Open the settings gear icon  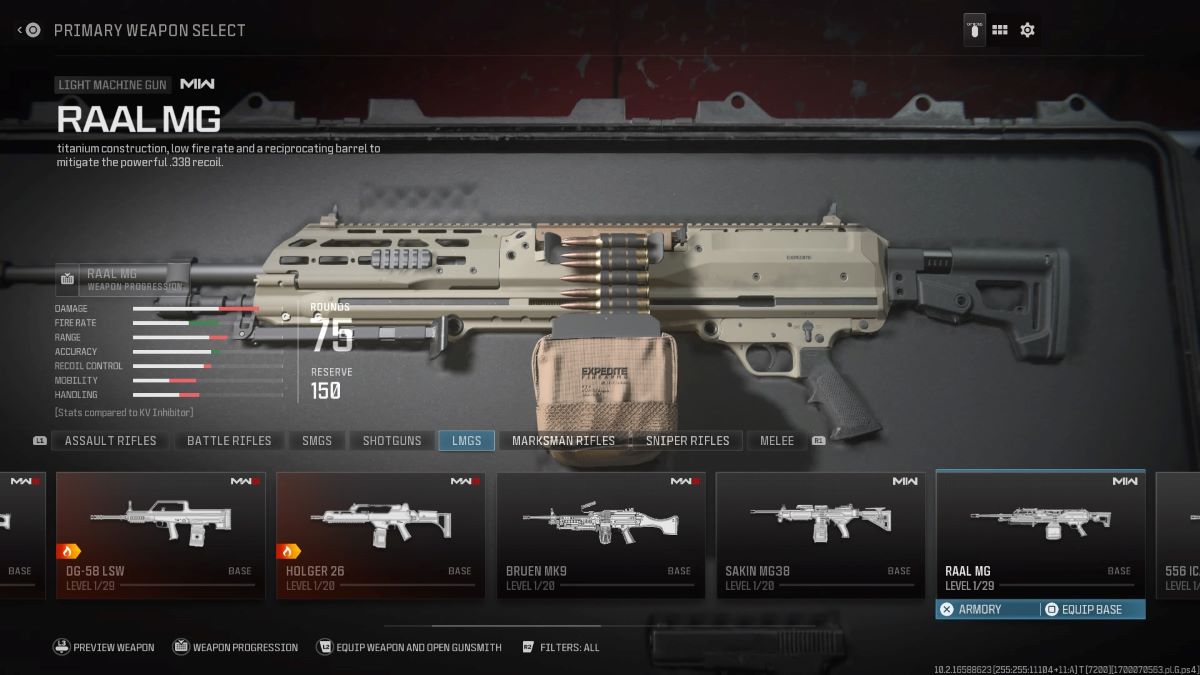[1027, 30]
